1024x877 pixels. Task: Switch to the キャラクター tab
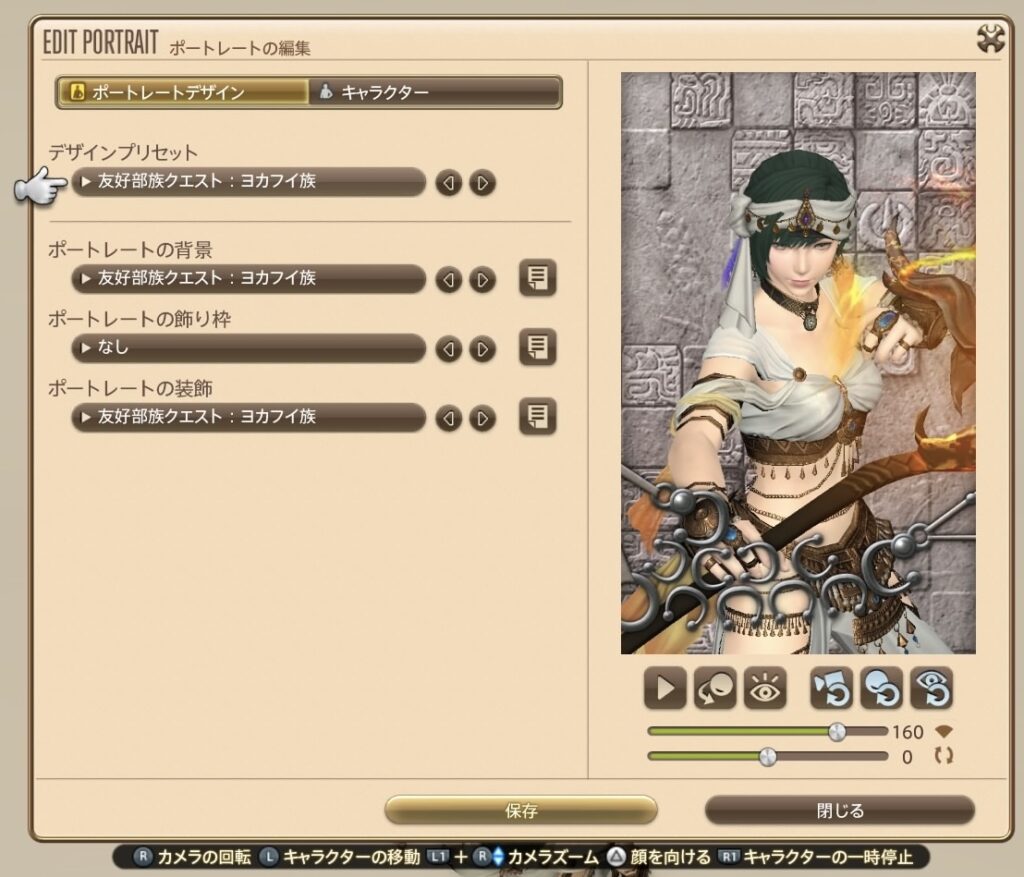tap(435, 93)
